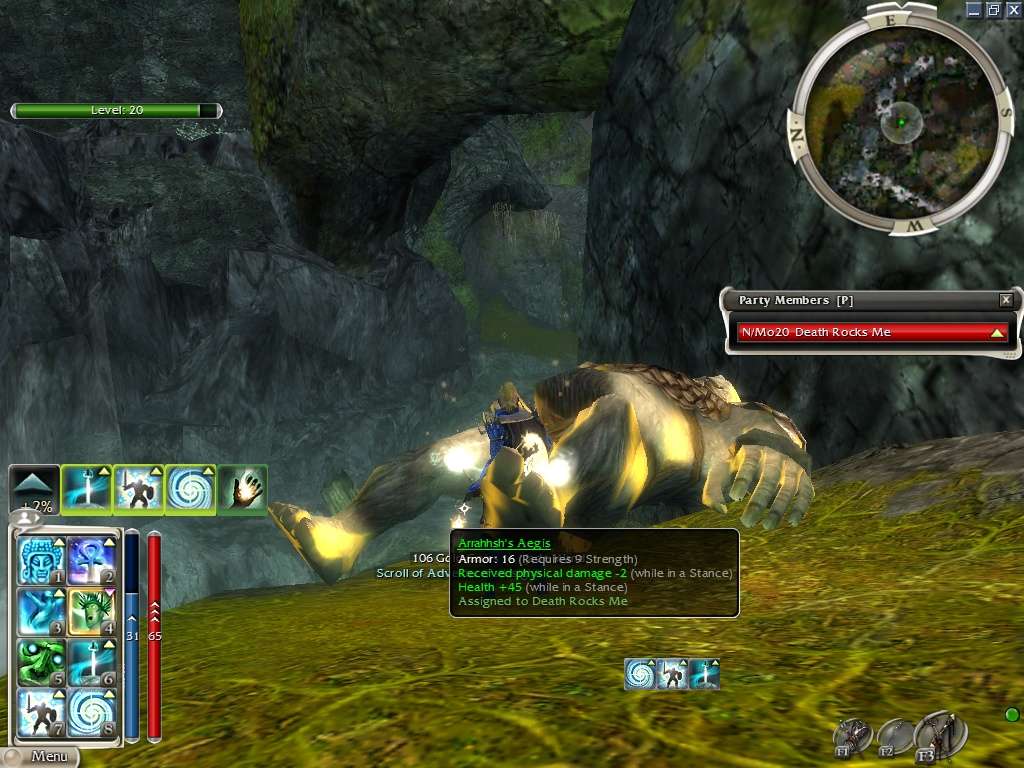The image size is (1024, 768).
Task: Select the F3 weapon set slot
Action: click(x=938, y=736)
